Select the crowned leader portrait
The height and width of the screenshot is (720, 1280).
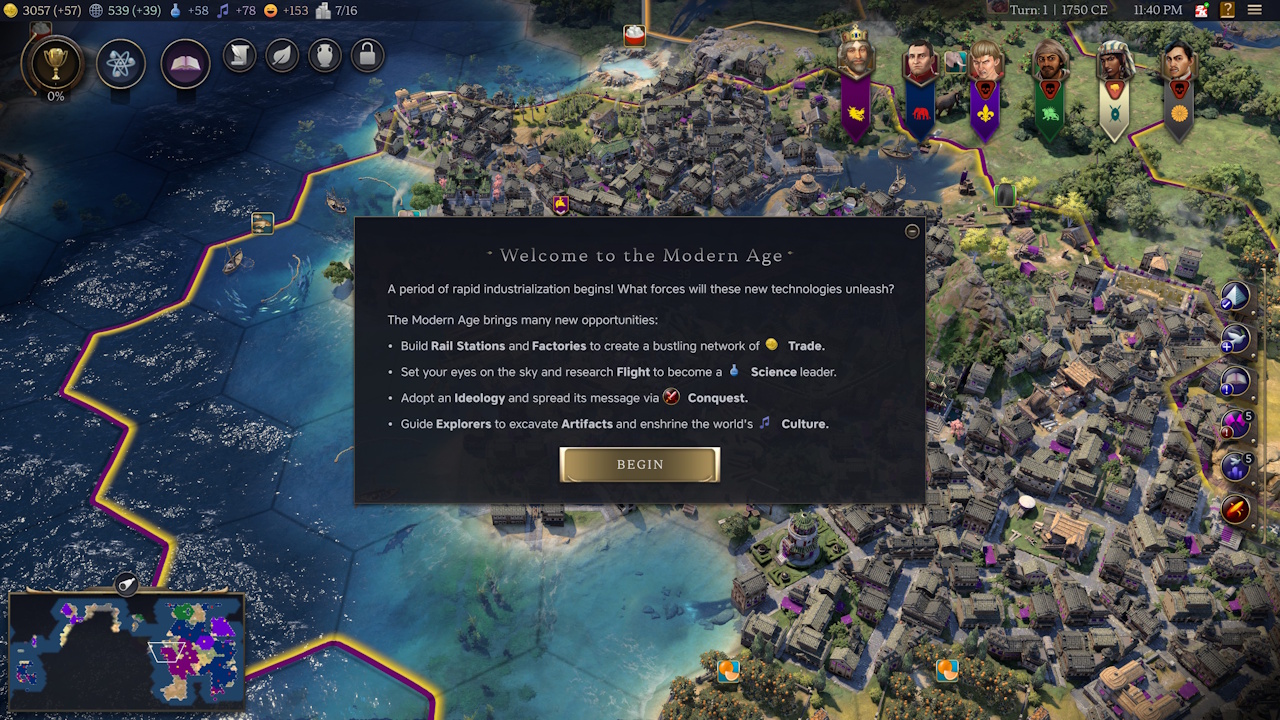coord(856,55)
